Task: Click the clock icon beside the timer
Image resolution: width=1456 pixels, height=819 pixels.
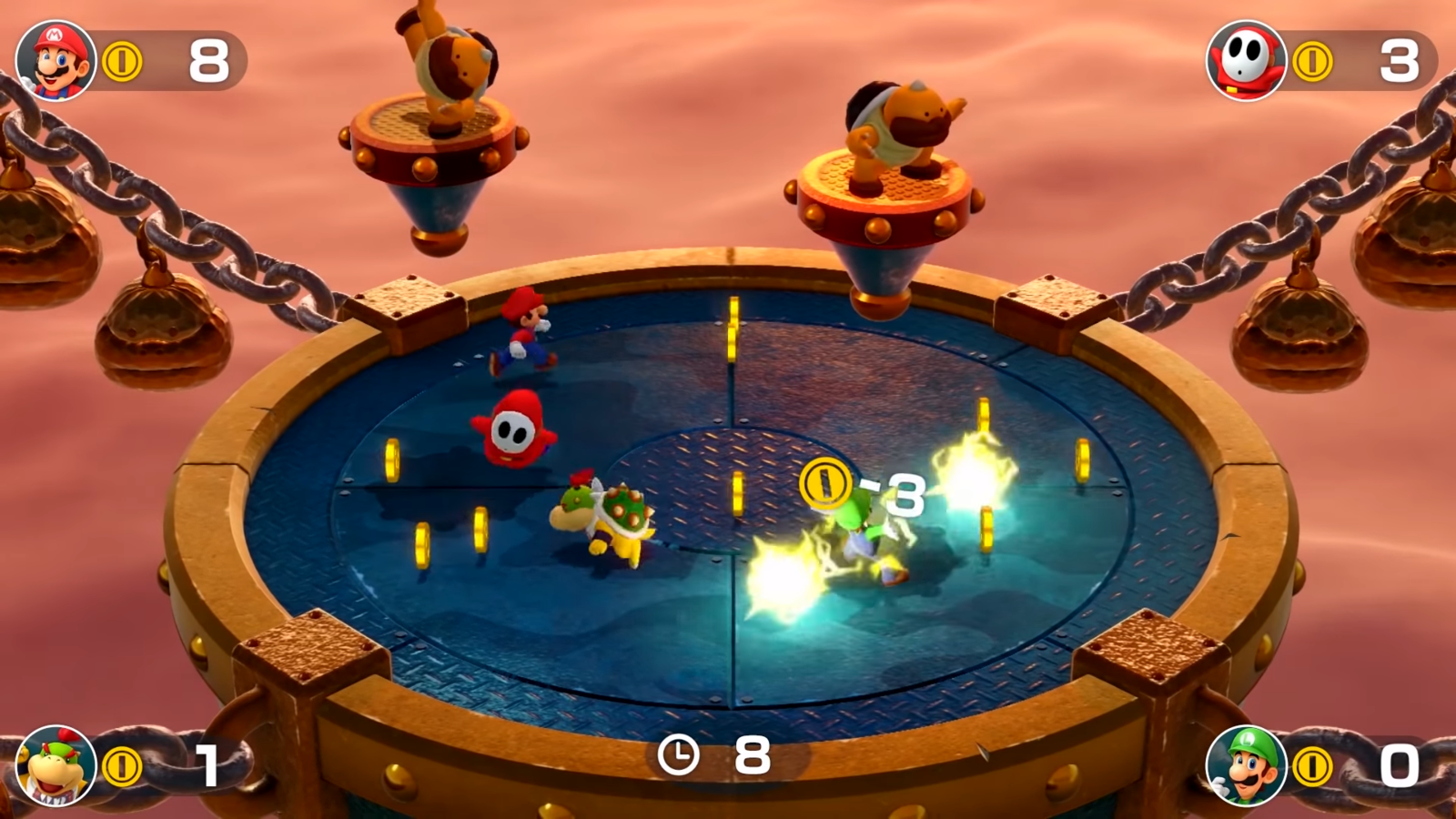Action: click(678, 753)
